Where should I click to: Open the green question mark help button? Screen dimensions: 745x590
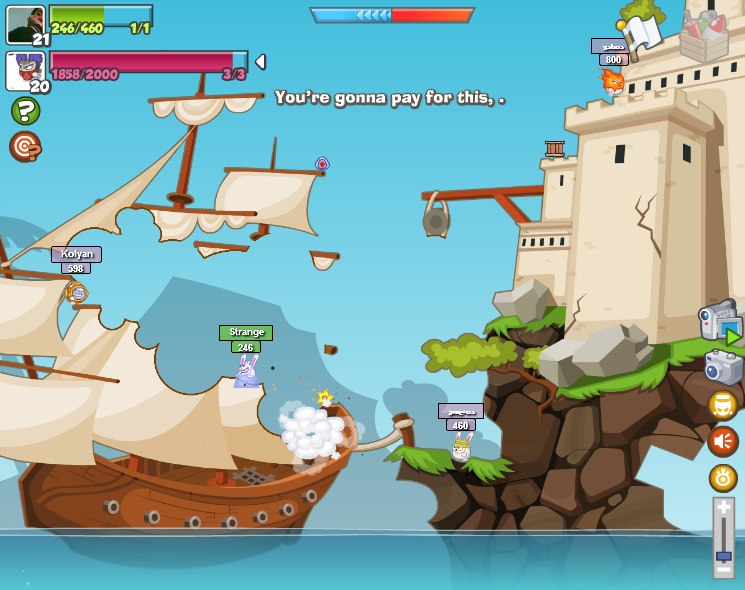(x=25, y=111)
